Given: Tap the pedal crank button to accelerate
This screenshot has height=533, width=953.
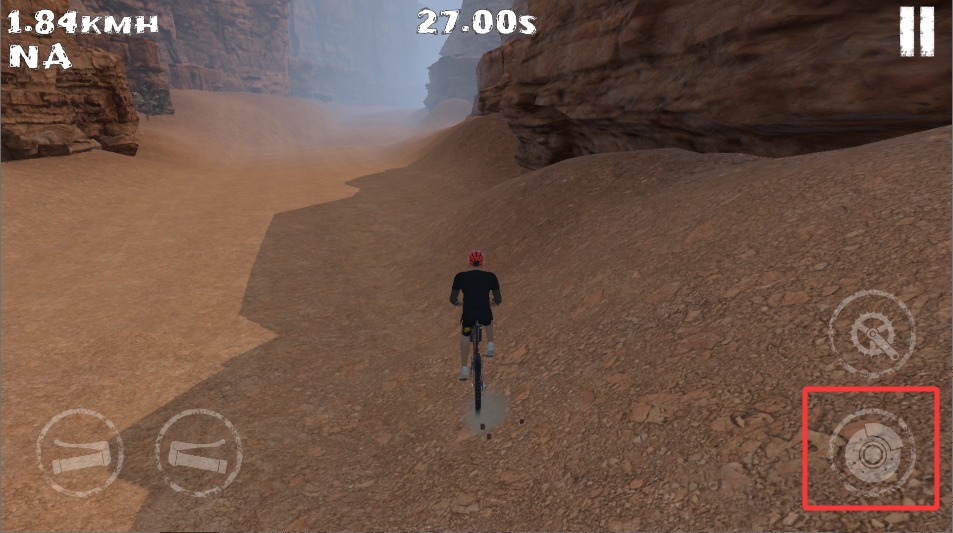Looking at the screenshot, I should [x=872, y=334].
